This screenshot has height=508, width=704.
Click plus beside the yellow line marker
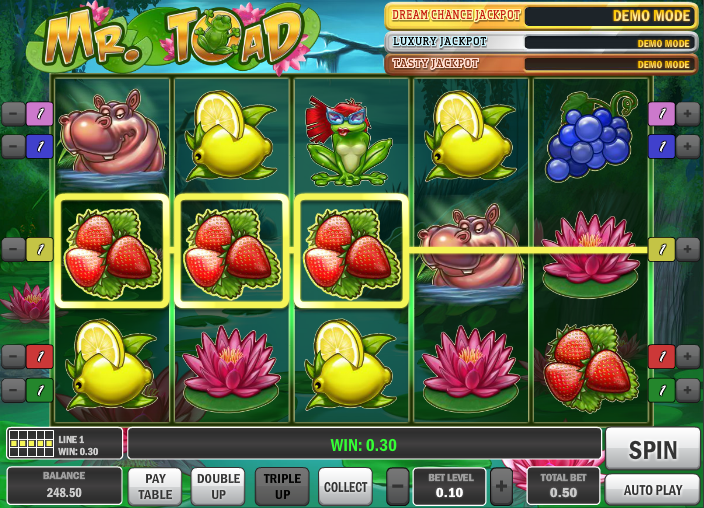point(688,249)
